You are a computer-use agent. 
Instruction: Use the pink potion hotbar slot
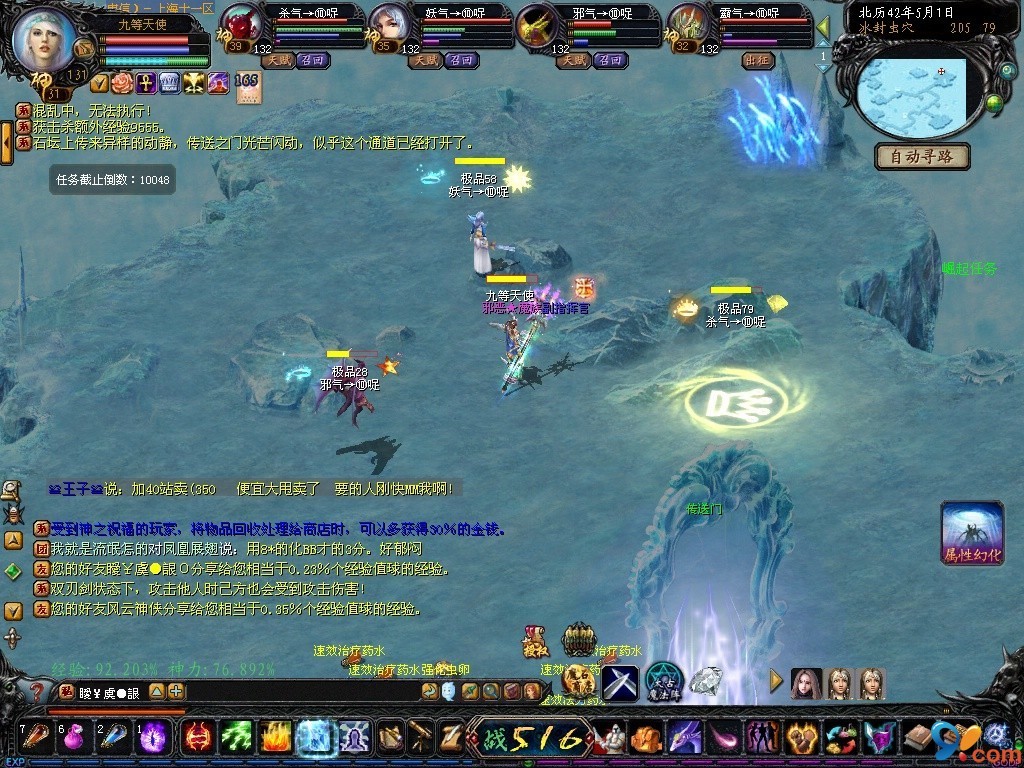[73, 738]
